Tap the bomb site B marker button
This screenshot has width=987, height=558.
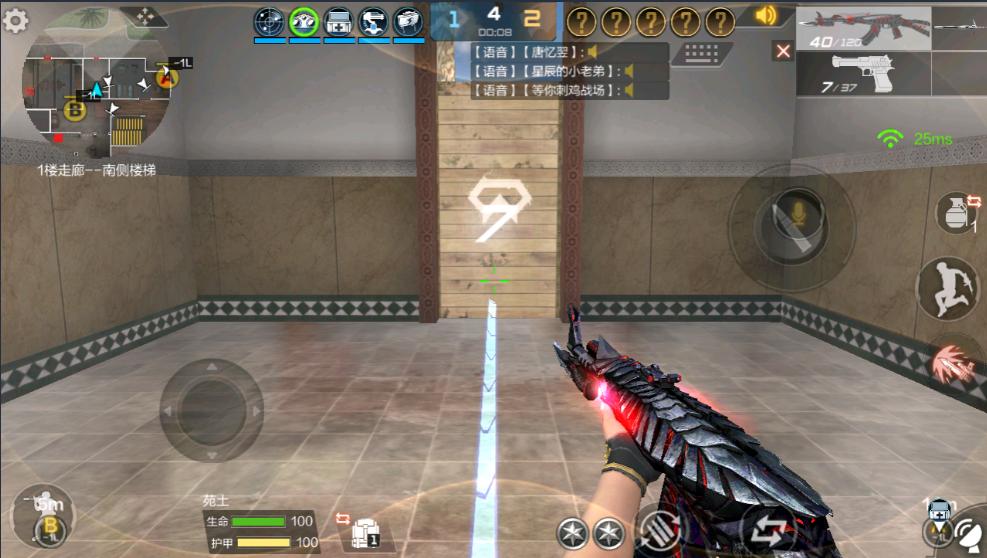[46, 526]
